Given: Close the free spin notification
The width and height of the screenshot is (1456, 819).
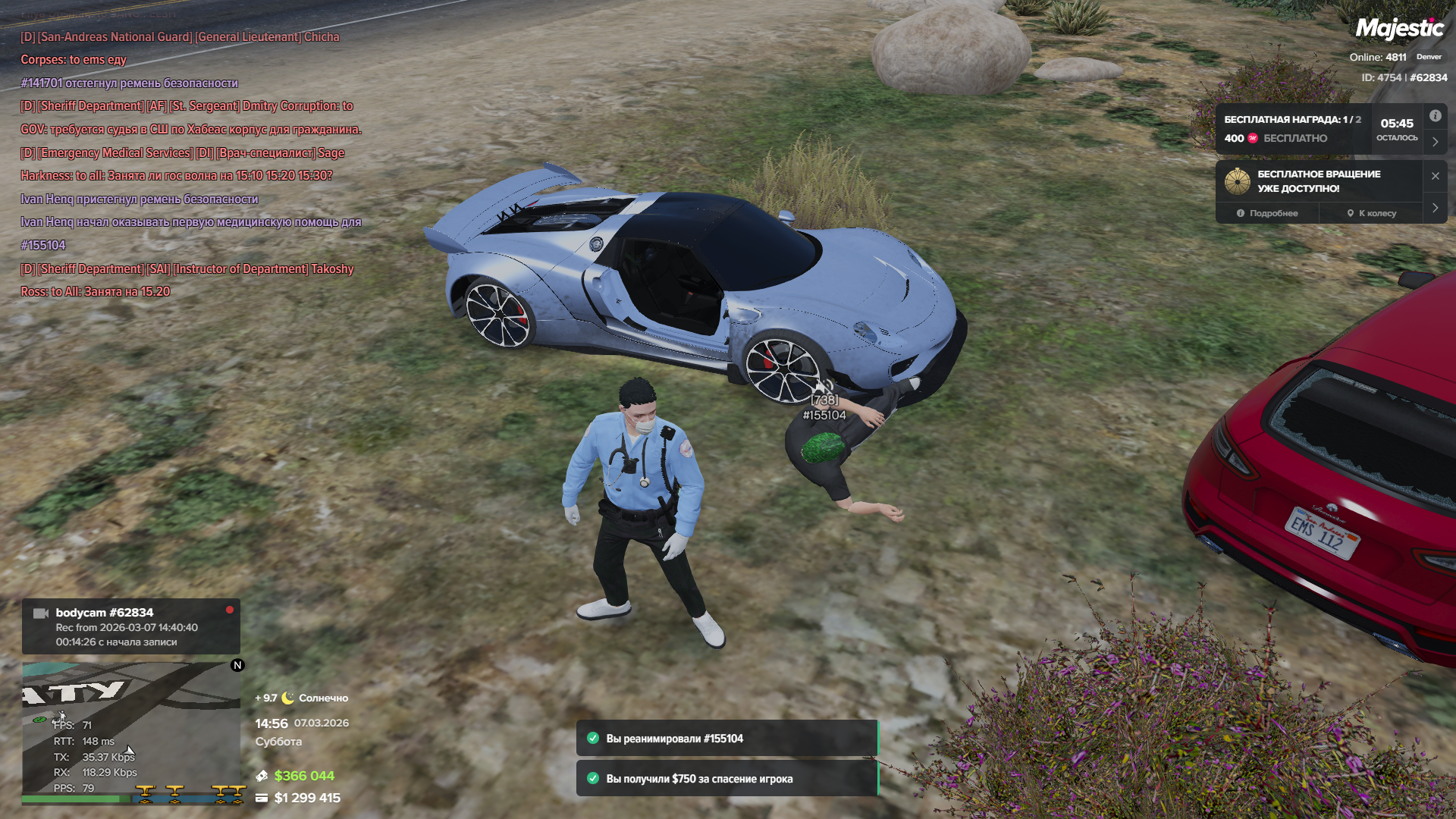Looking at the screenshot, I should tap(1435, 176).
